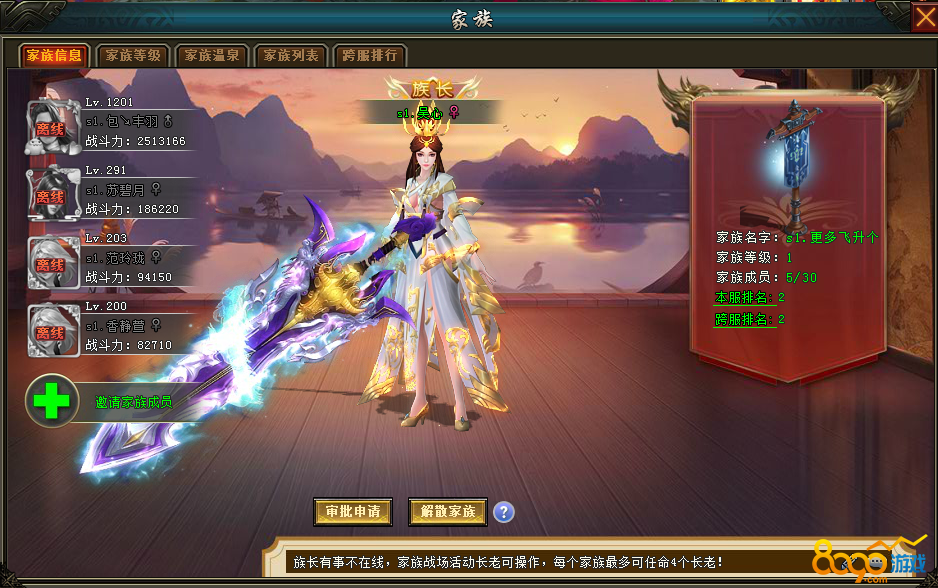Viewport: 938px width, 588px height.
Task: Choose the 解散家族 button
Action: tap(448, 511)
